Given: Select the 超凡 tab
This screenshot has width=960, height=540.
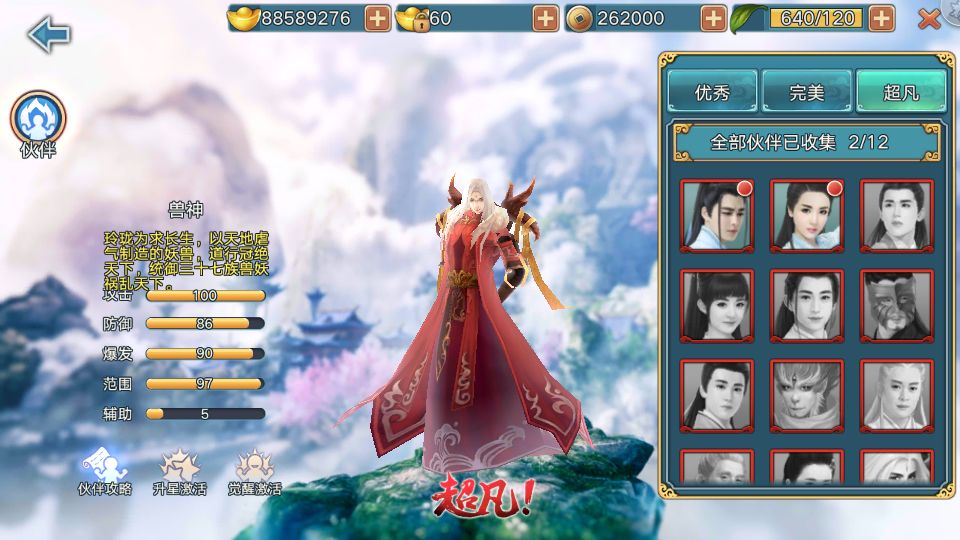Looking at the screenshot, I should 900,93.
